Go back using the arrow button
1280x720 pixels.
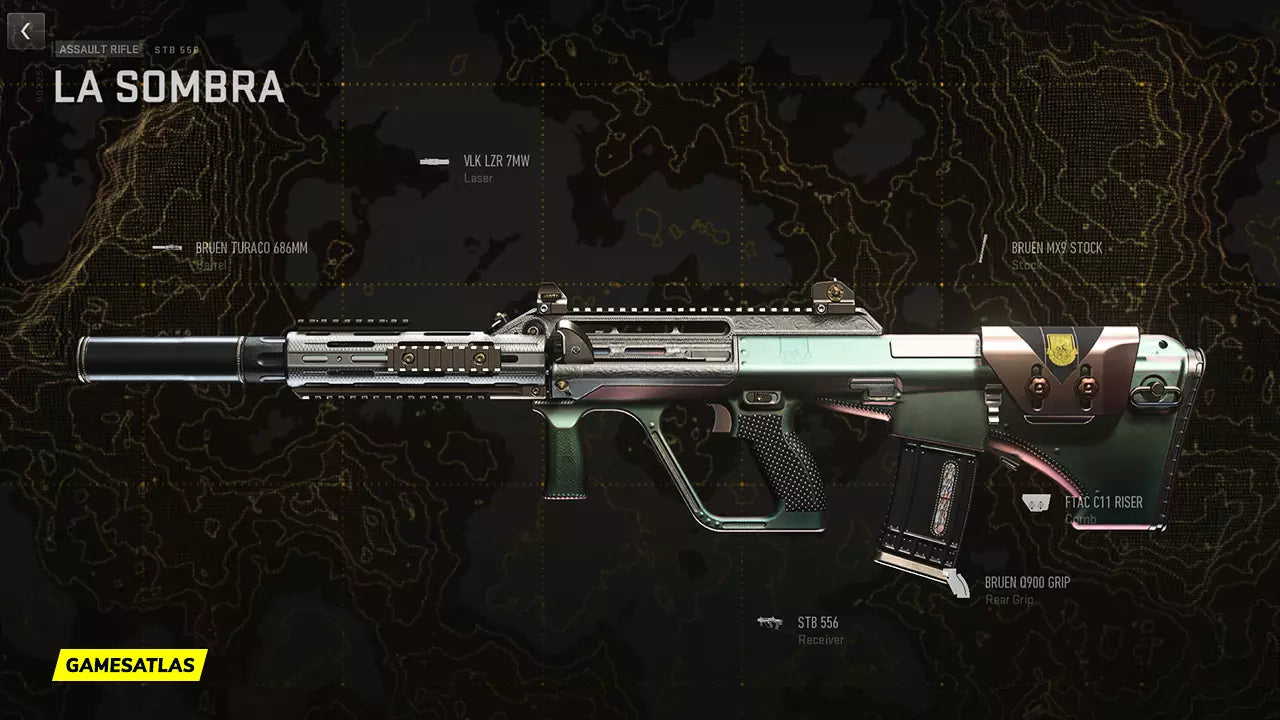tap(26, 31)
